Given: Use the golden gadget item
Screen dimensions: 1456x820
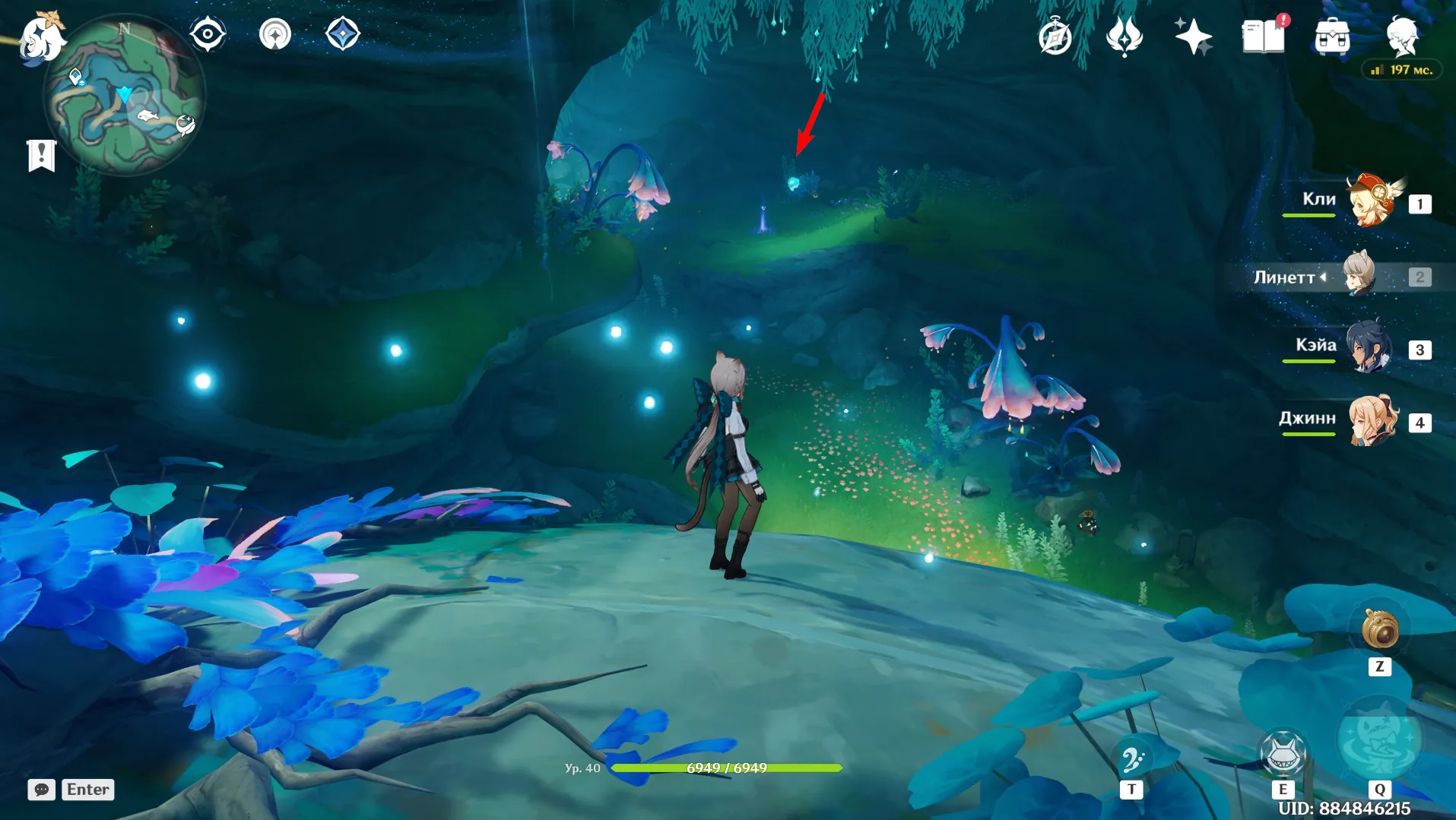Looking at the screenshot, I should pyautogui.click(x=1379, y=630).
